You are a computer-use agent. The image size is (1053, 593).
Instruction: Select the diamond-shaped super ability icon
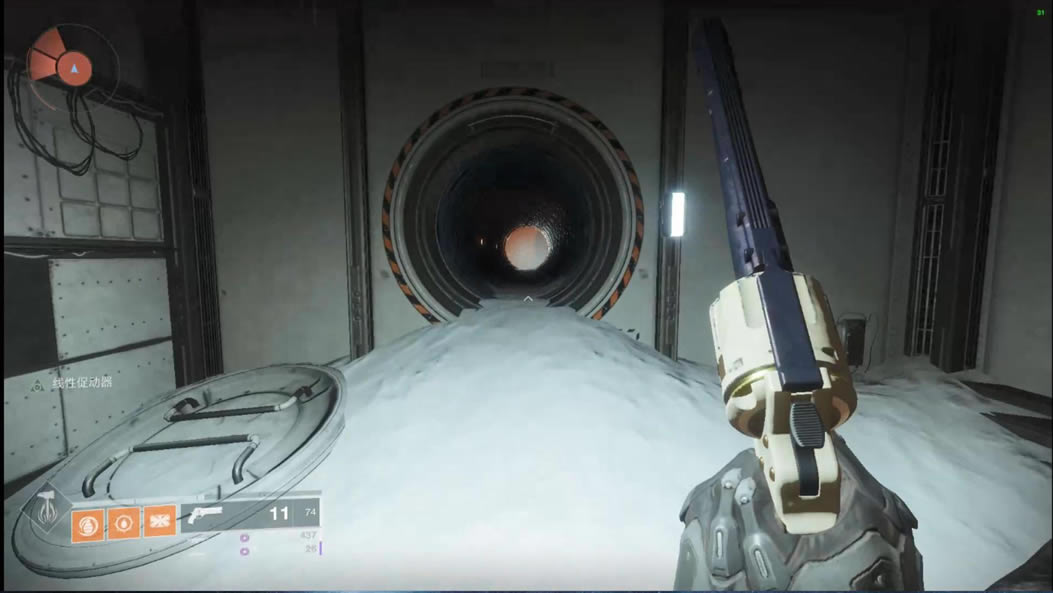45,512
